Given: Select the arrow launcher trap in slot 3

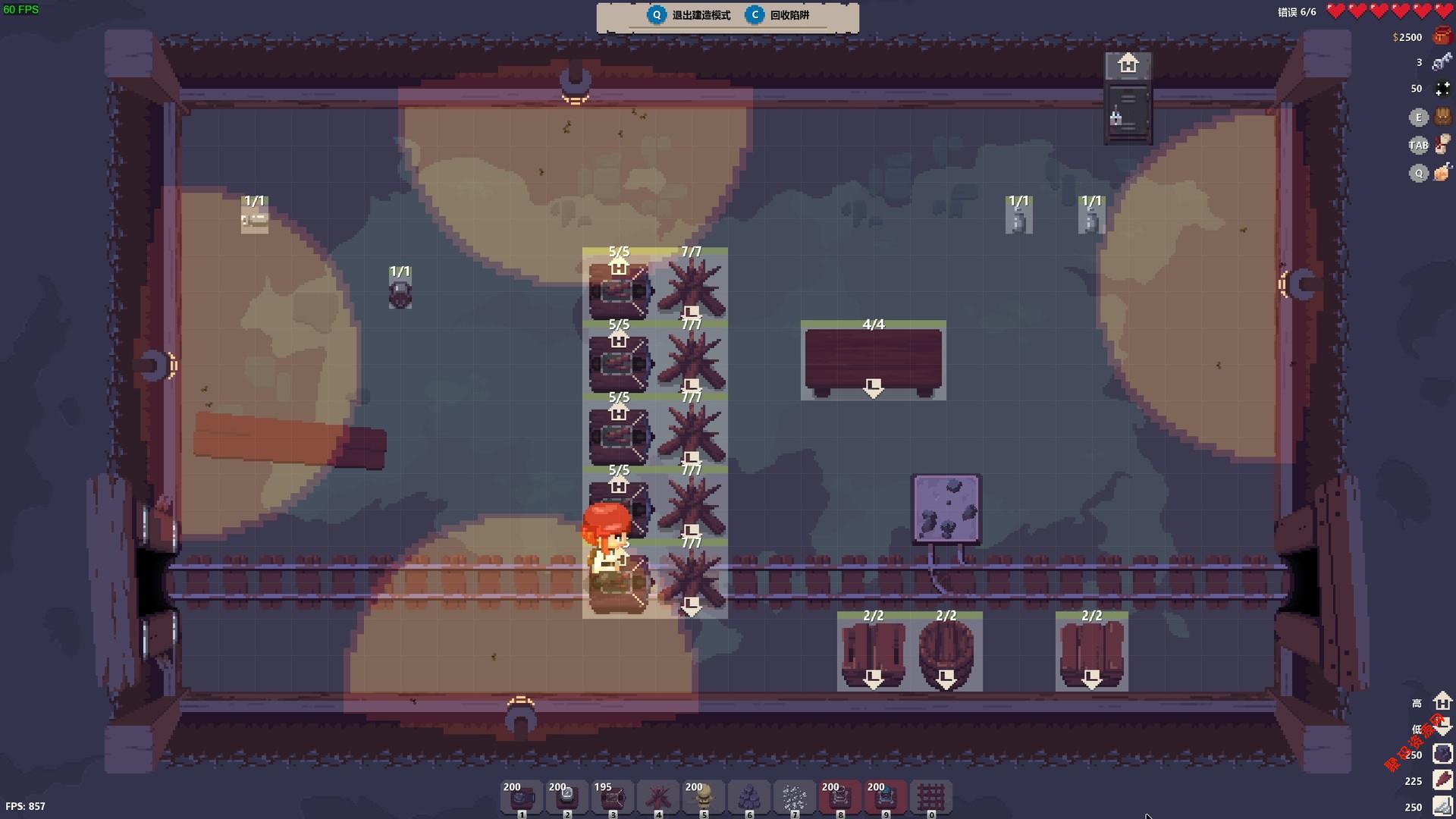Looking at the screenshot, I should 613,797.
